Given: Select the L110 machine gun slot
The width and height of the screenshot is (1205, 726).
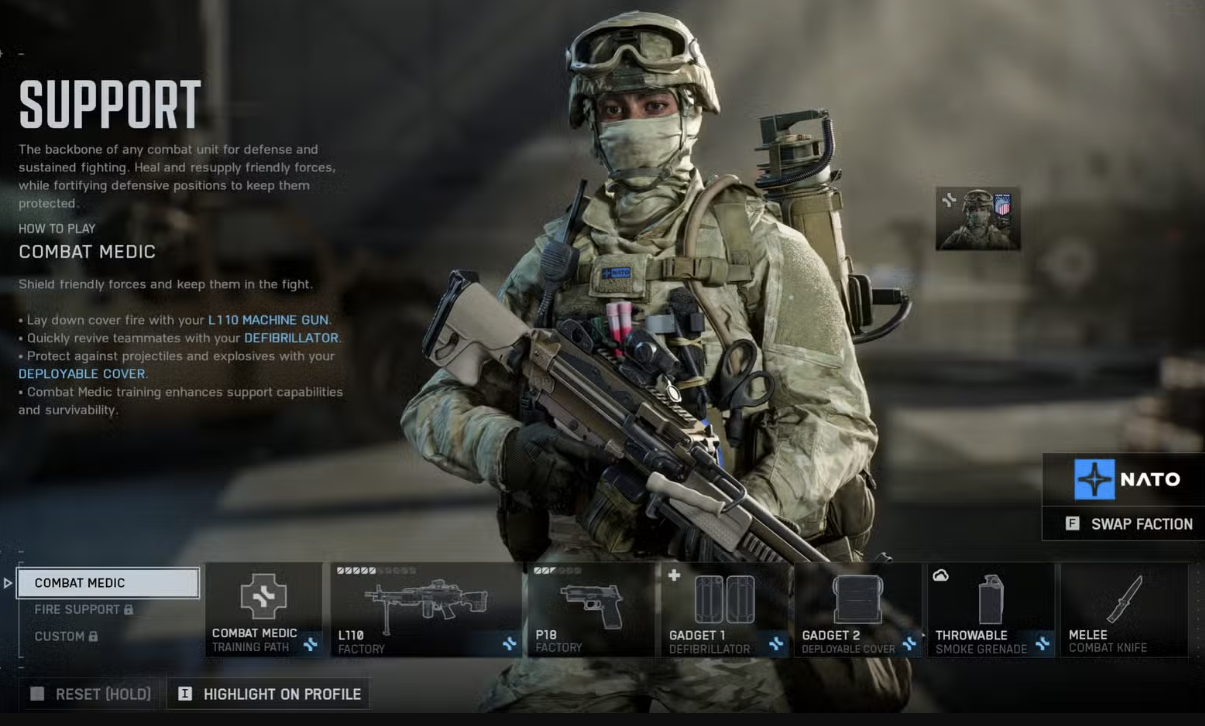Looking at the screenshot, I should (x=426, y=609).
